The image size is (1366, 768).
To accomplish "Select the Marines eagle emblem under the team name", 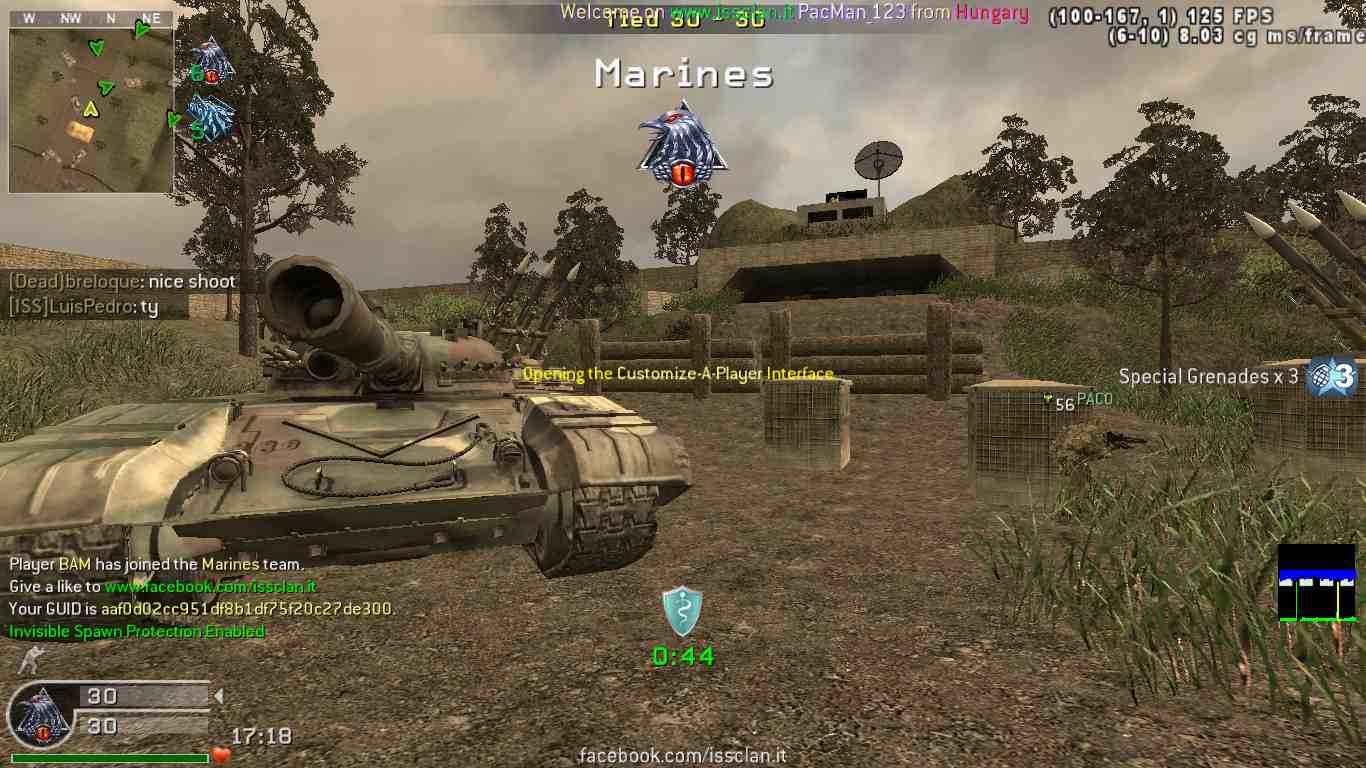I will tap(683, 145).
